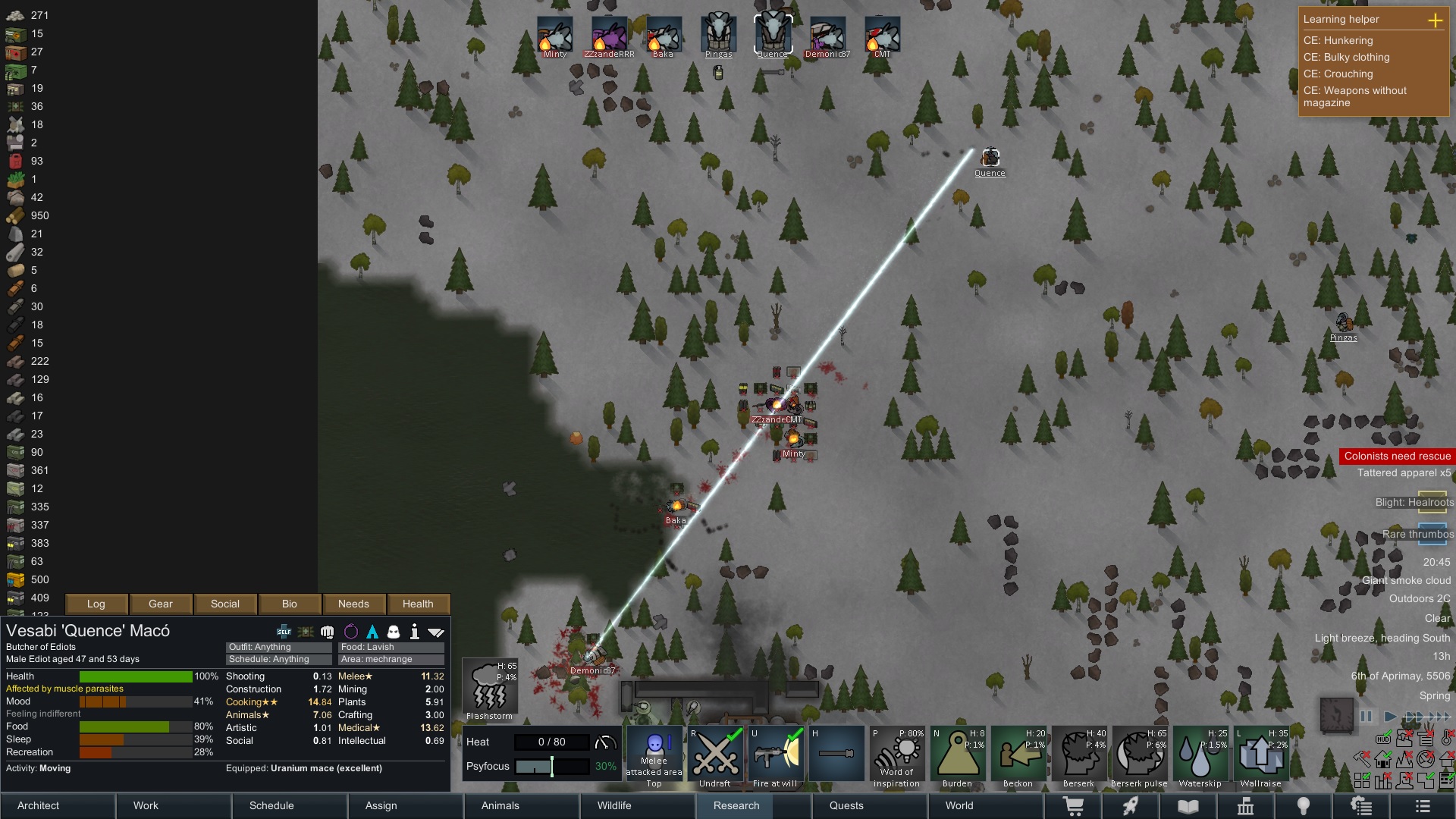Pause the game speed
Viewport: 1456px width, 819px height.
coord(1367,716)
